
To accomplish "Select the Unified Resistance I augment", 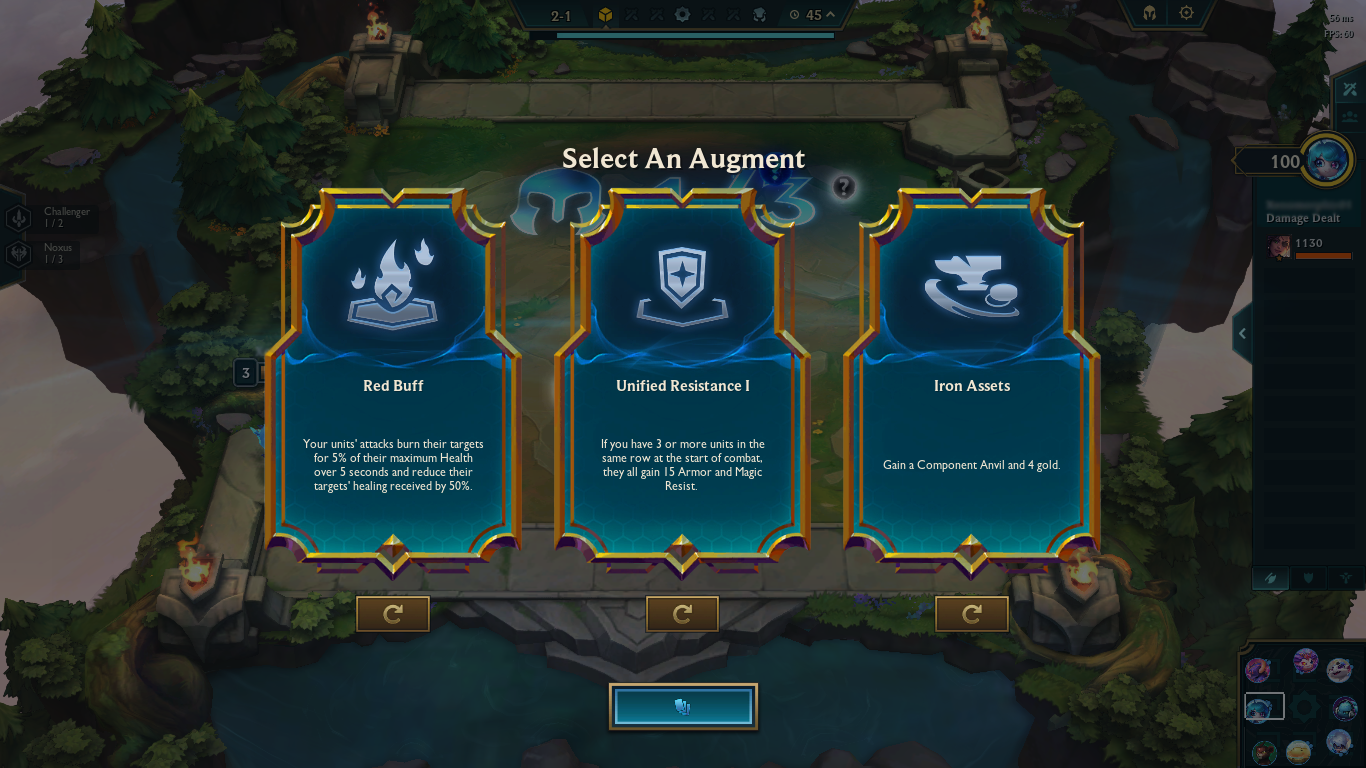I will point(682,380).
